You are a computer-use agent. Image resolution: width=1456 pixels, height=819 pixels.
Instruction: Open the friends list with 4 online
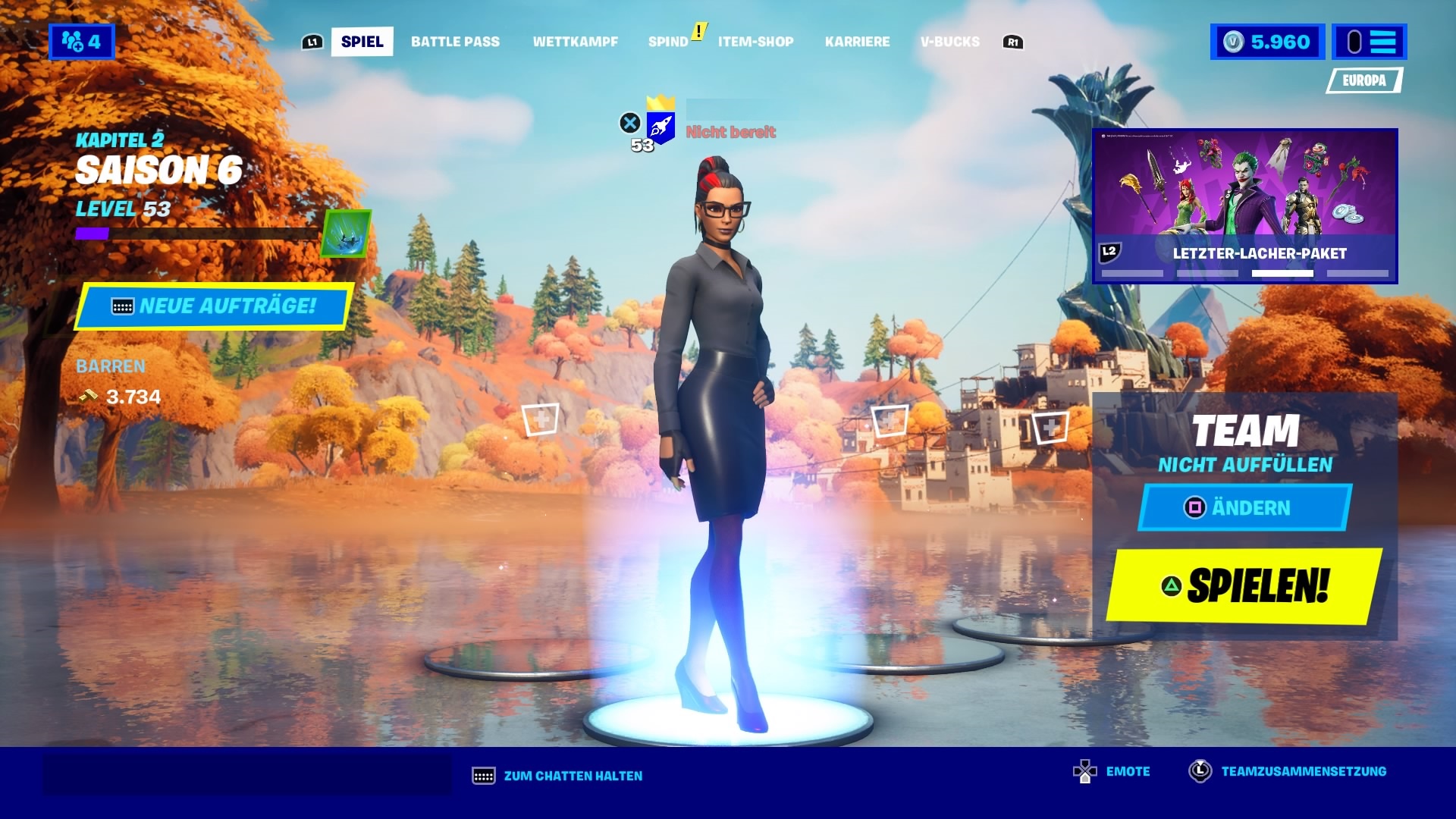(81, 42)
